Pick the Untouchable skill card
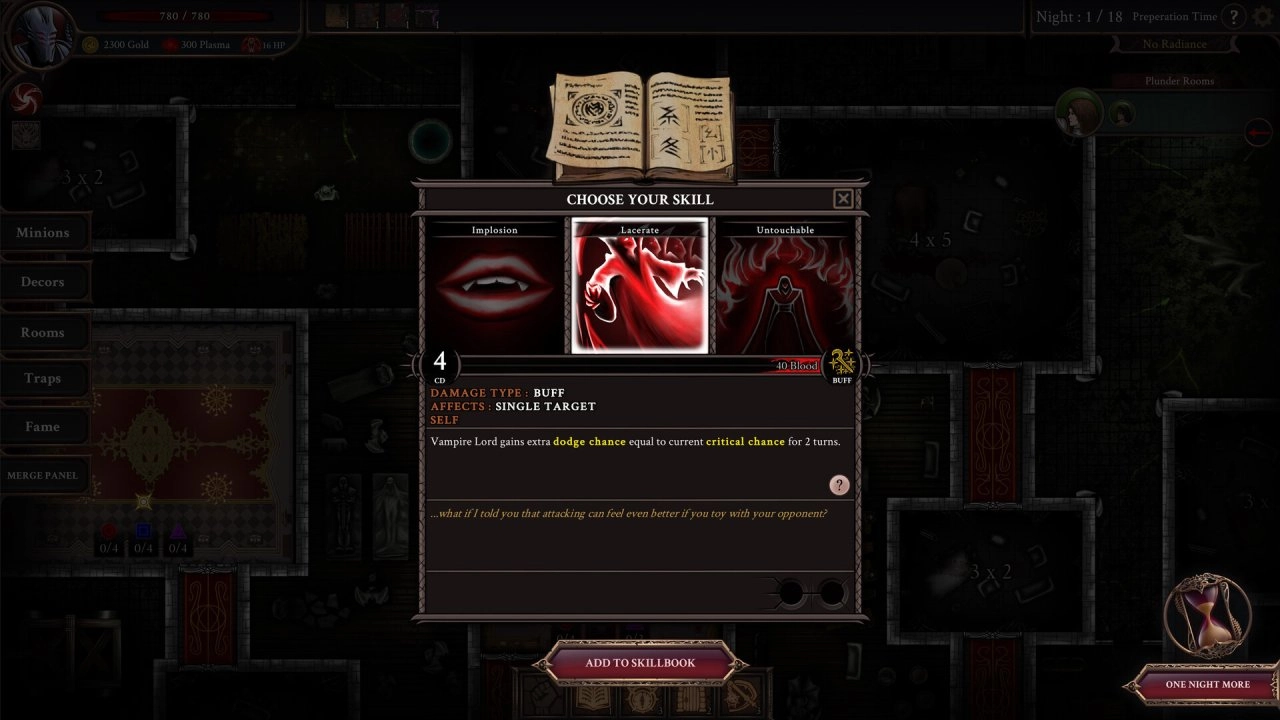 point(784,287)
